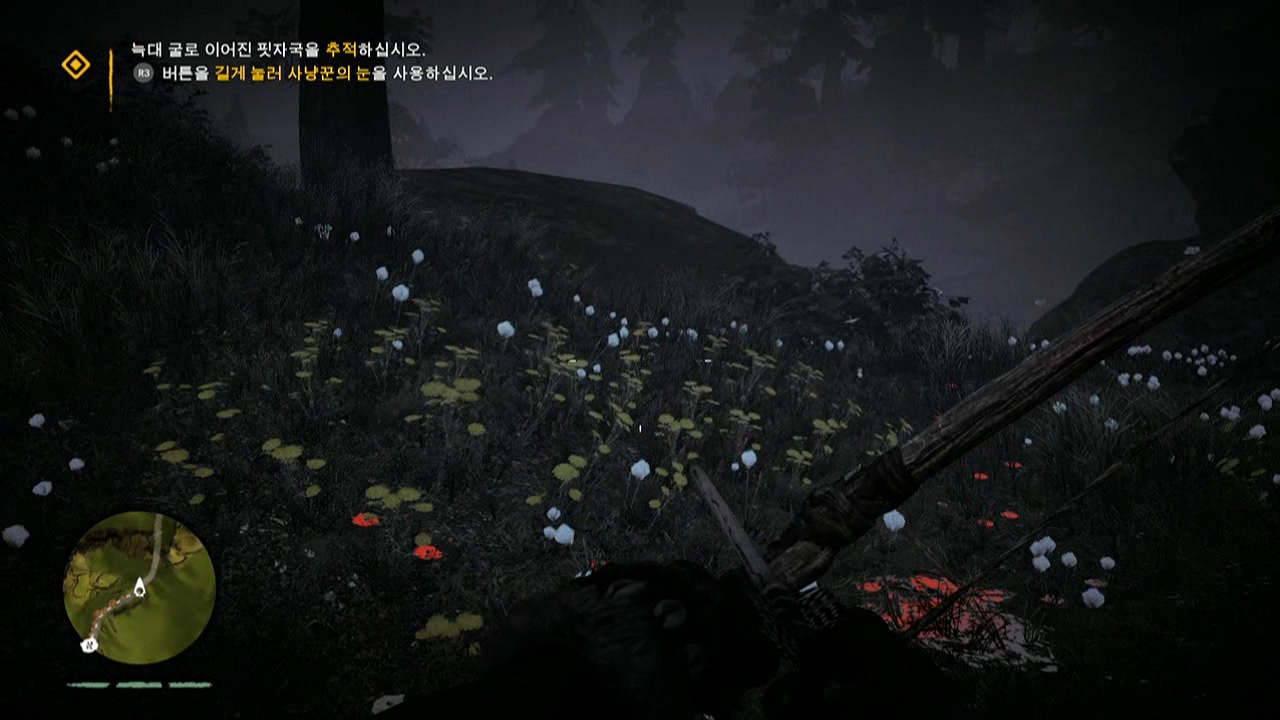Click the yellow text 사냥꾼의 눈
1280x720 pixels.
[x=330, y=73]
